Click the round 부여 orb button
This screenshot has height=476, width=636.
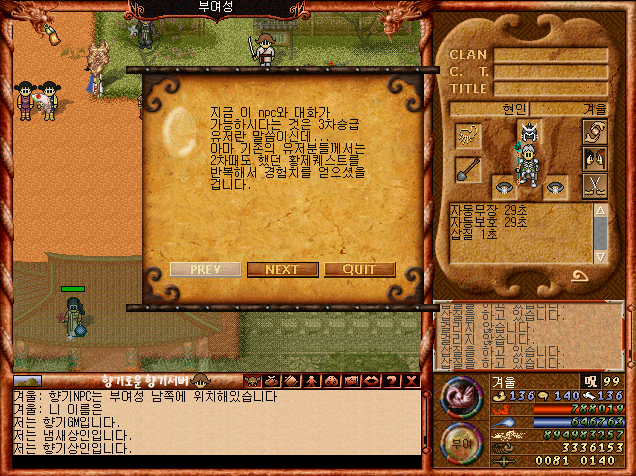[460, 439]
